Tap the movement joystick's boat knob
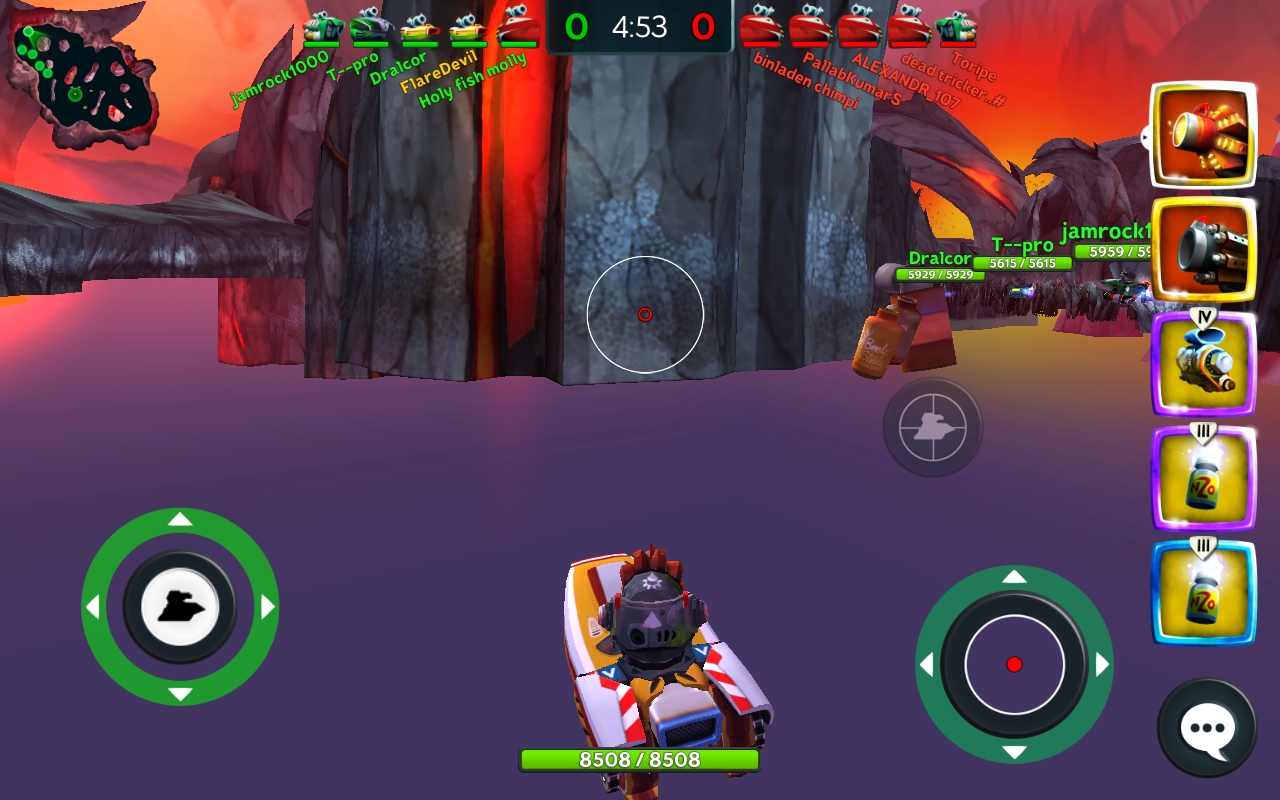Image resolution: width=1280 pixels, height=800 pixels. click(x=180, y=606)
